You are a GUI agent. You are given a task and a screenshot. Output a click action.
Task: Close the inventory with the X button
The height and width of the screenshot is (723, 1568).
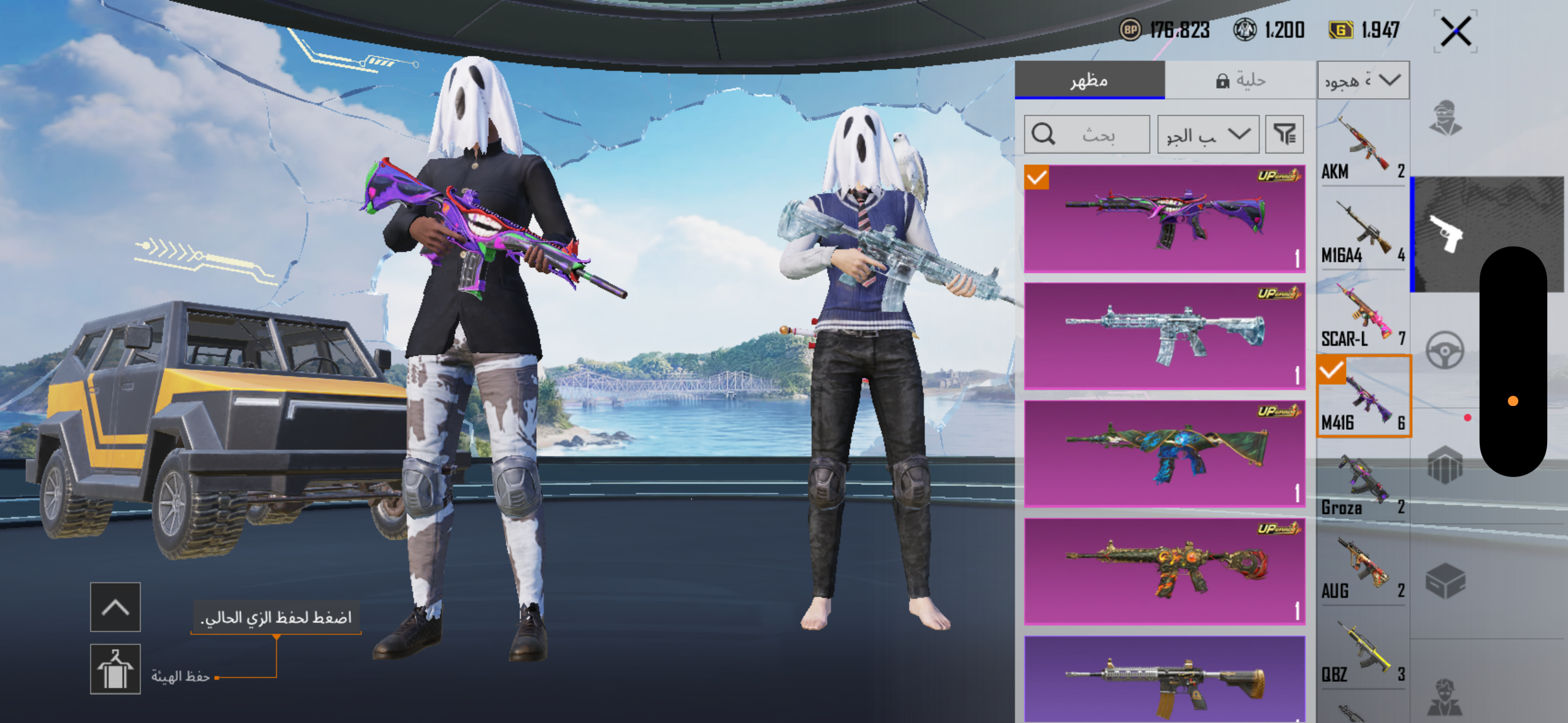coord(1455,31)
